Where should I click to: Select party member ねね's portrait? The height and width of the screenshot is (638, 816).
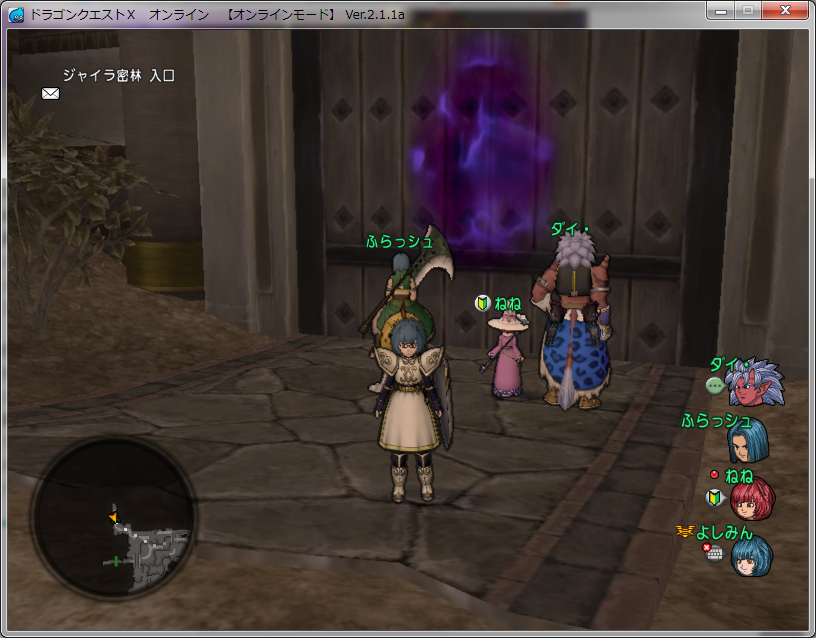(x=752, y=497)
